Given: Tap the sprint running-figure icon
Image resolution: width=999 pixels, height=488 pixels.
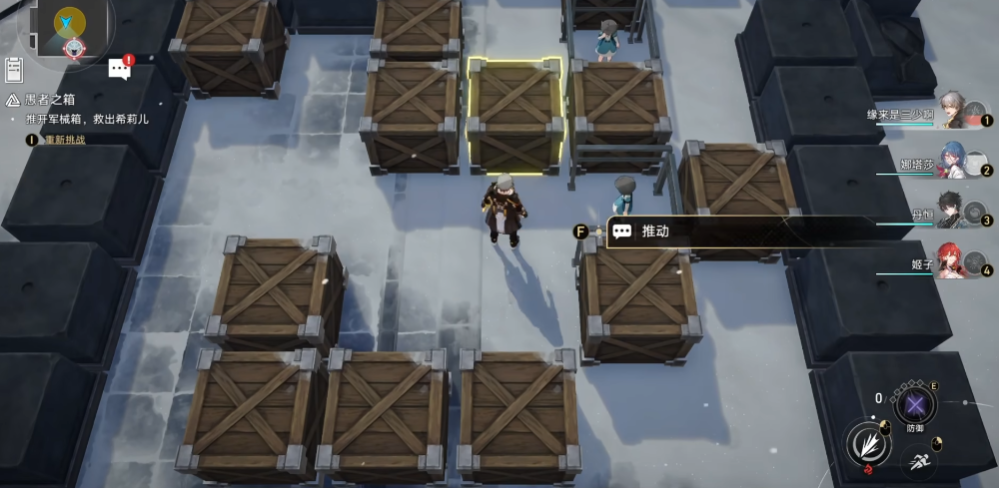Looking at the screenshot, I should [x=919, y=461].
